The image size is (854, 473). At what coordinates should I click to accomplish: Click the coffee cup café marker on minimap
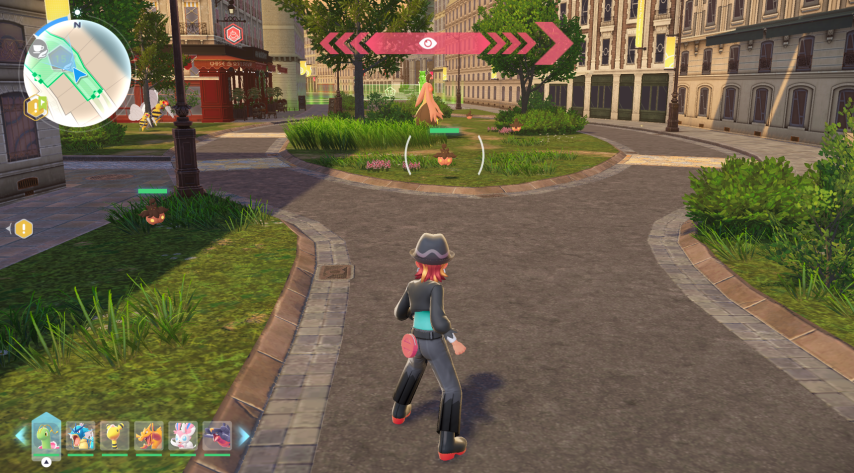coord(39,48)
